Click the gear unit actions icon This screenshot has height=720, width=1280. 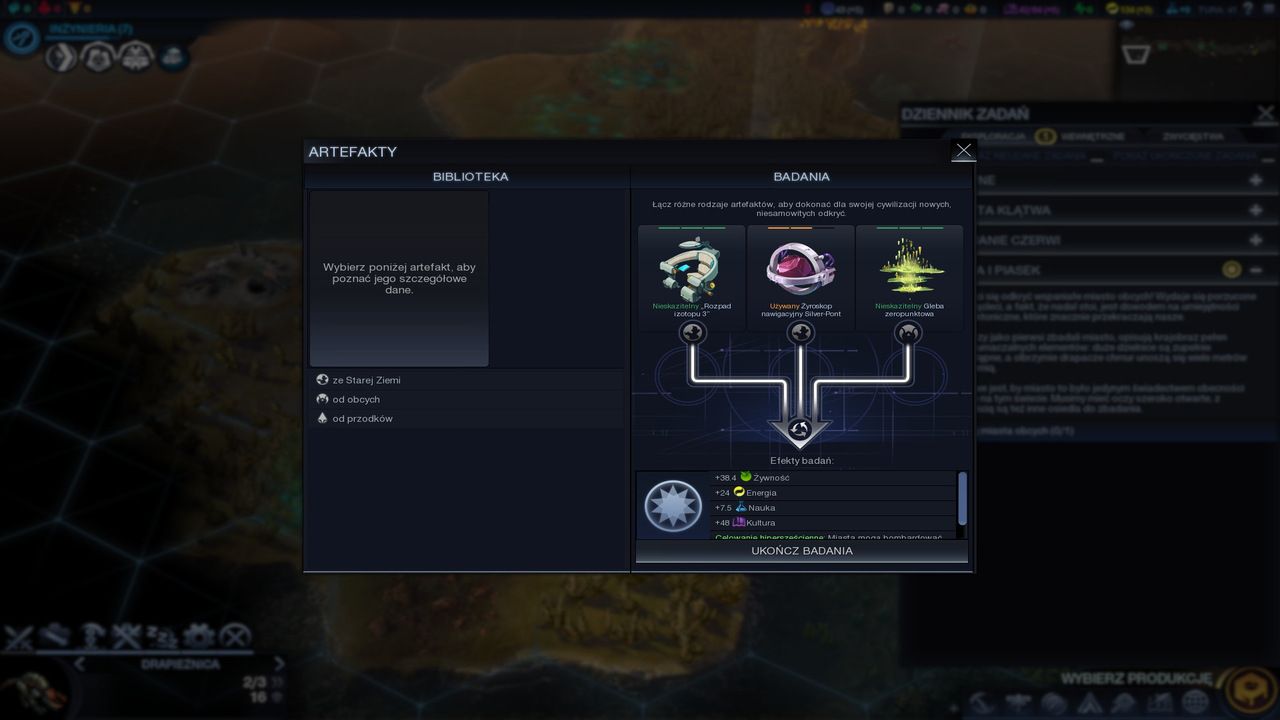(198, 636)
